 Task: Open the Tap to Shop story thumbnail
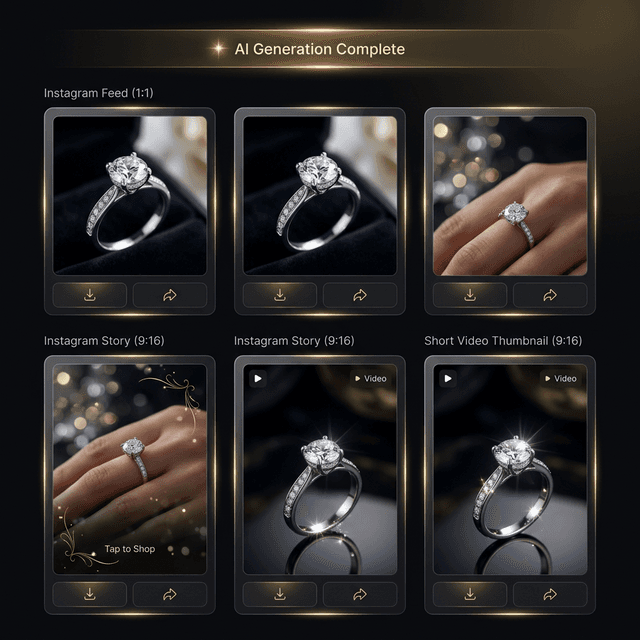[130, 469]
